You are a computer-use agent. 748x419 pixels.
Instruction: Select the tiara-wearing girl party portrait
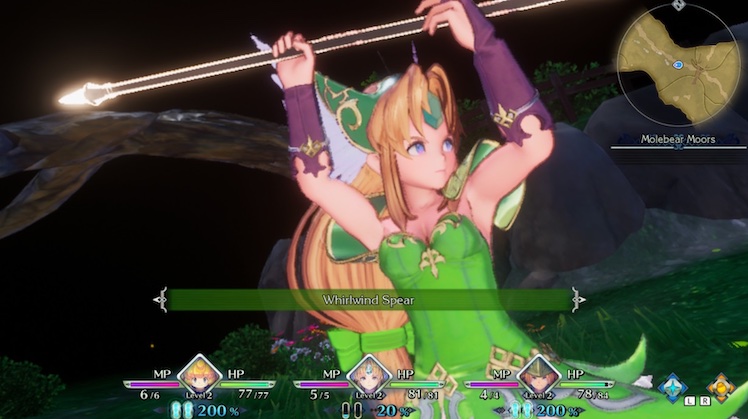pyautogui.click(x=369, y=376)
